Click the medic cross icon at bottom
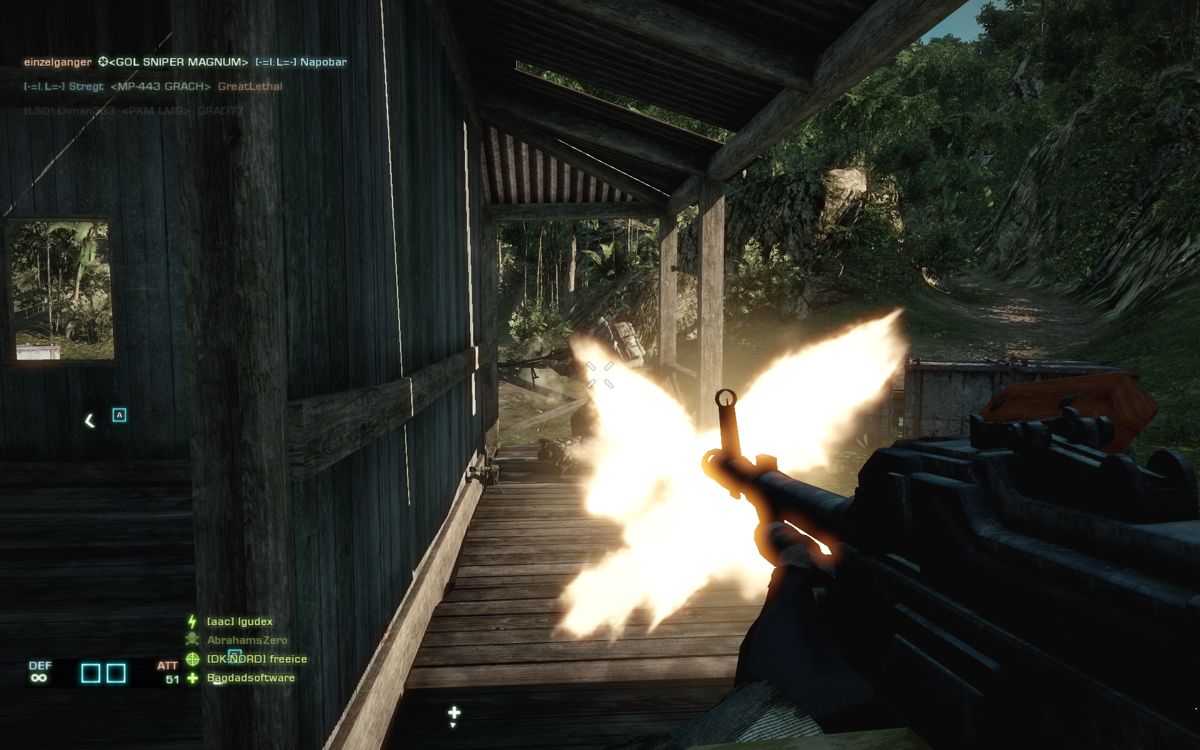This screenshot has height=750, width=1200. pyautogui.click(x=454, y=713)
